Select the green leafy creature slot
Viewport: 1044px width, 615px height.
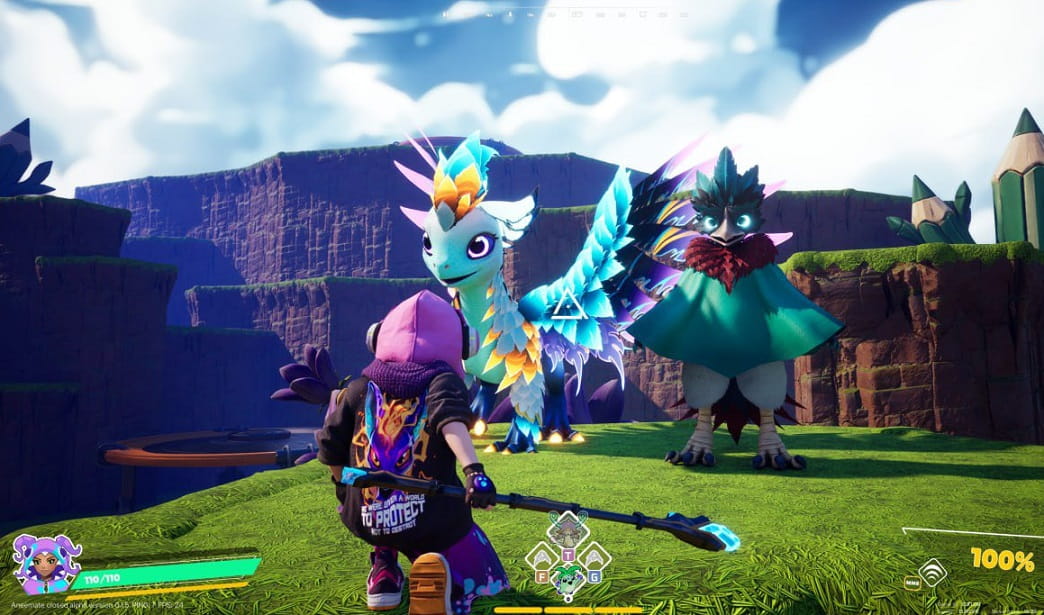tap(568, 580)
